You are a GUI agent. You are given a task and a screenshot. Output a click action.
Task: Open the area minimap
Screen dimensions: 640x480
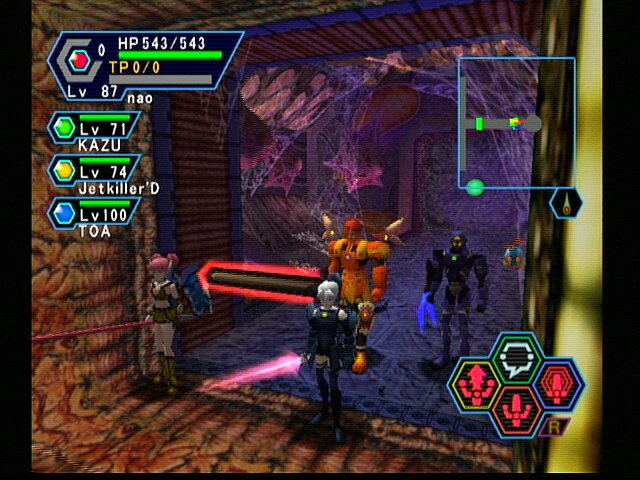coord(516,122)
